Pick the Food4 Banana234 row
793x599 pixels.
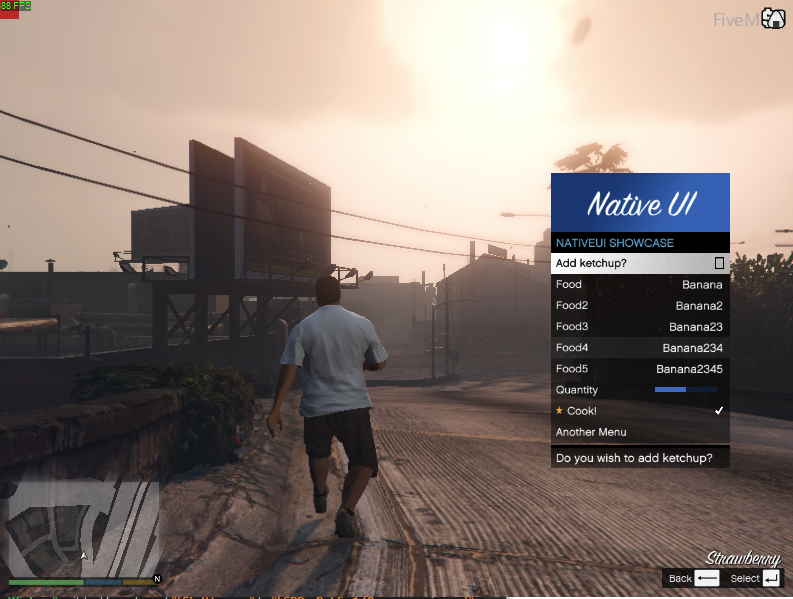click(639, 348)
